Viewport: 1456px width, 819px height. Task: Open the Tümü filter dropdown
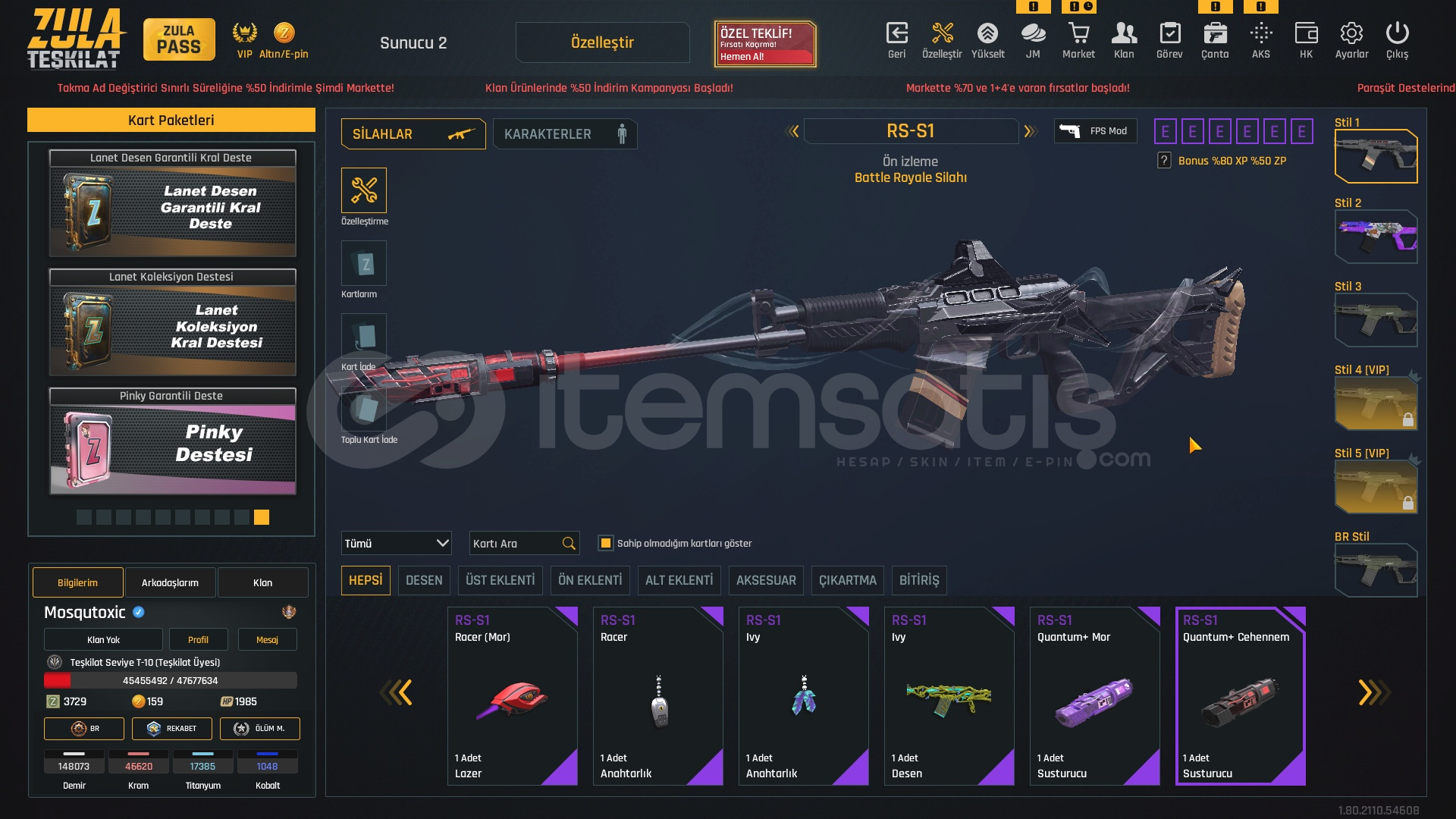tap(395, 543)
